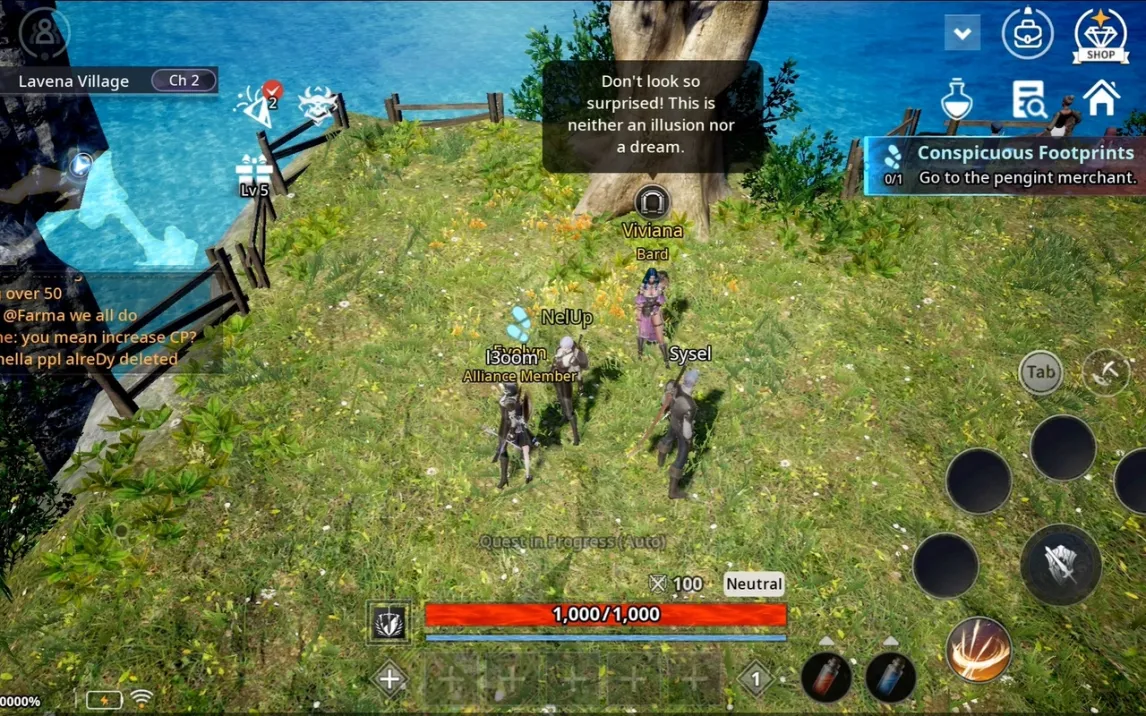Open the character portrait icon

[44, 32]
